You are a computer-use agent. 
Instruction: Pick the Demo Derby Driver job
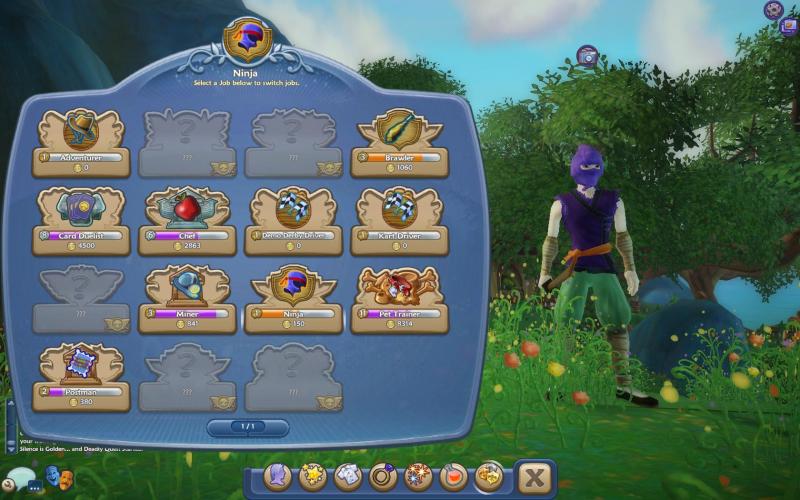[293, 220]
